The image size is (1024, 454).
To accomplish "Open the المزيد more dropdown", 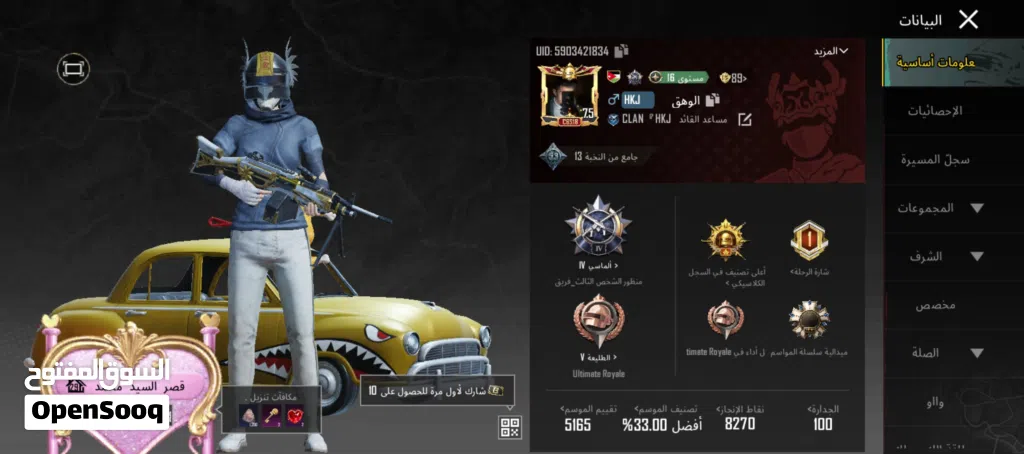I will 829,51.
